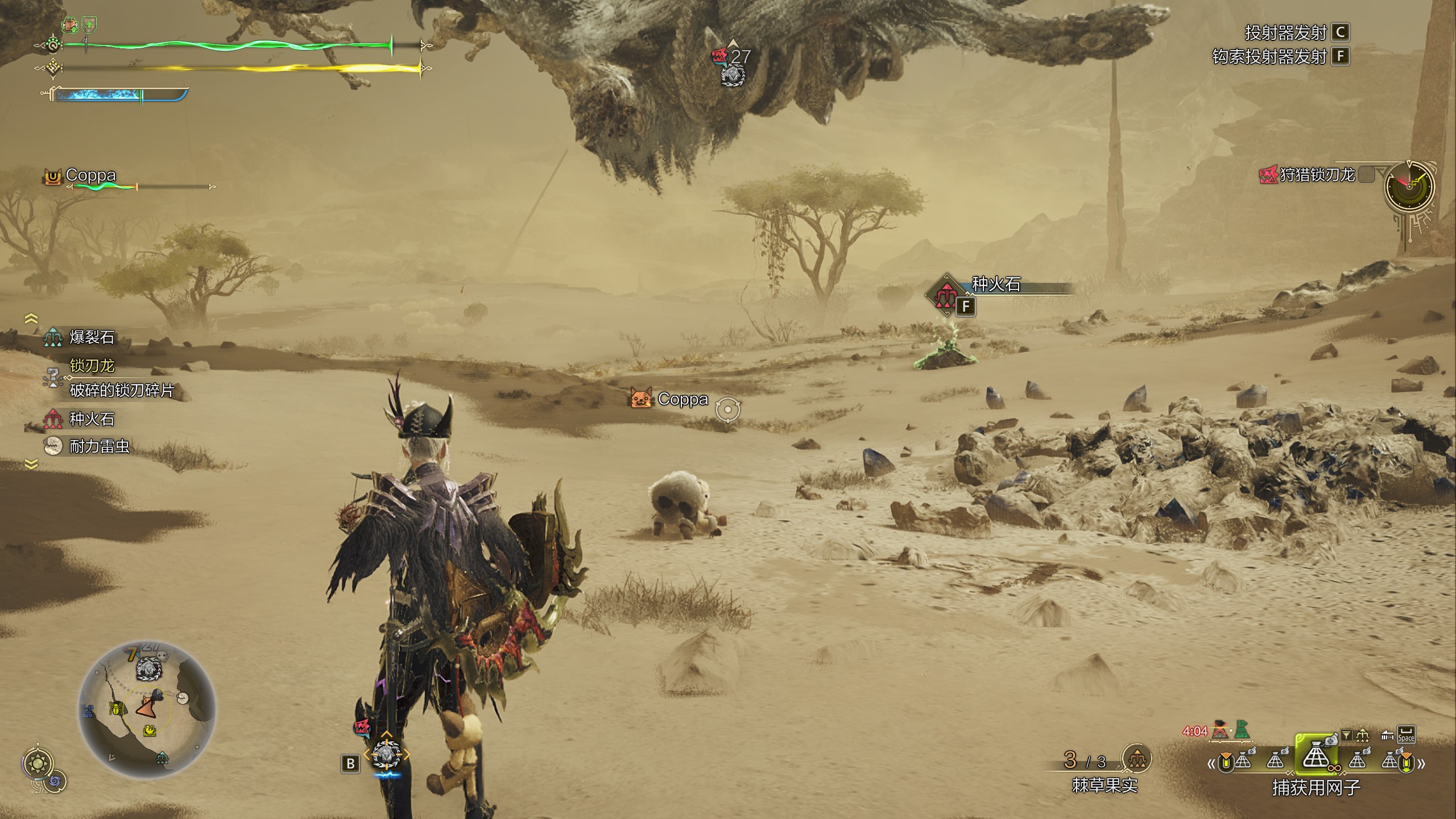
Task: Click the down chevron below the nearby list
Action: click(31, 465)
